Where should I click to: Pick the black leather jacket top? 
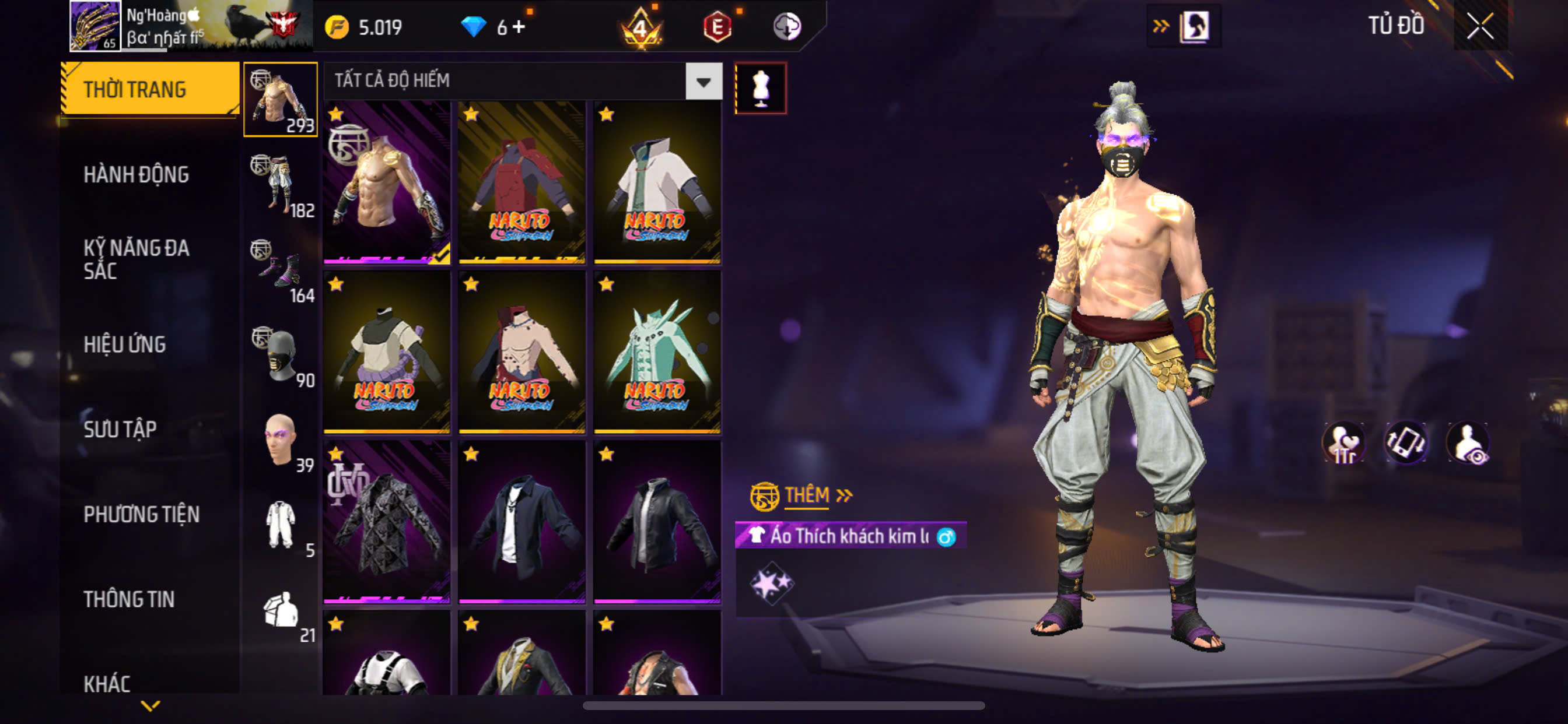tap(657, 522)
